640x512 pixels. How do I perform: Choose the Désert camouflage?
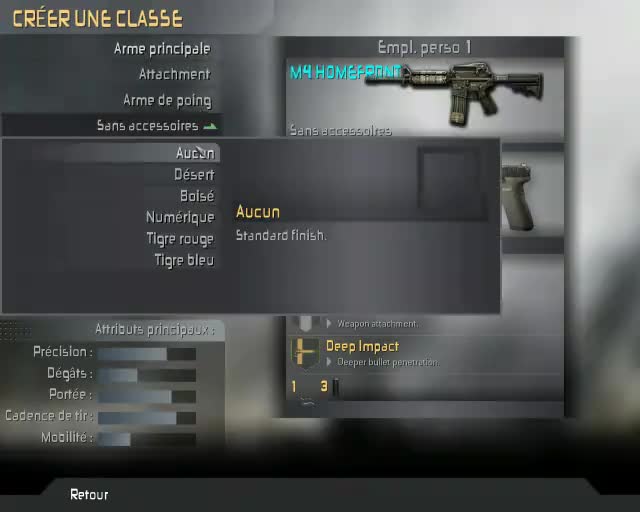[194, 175]
